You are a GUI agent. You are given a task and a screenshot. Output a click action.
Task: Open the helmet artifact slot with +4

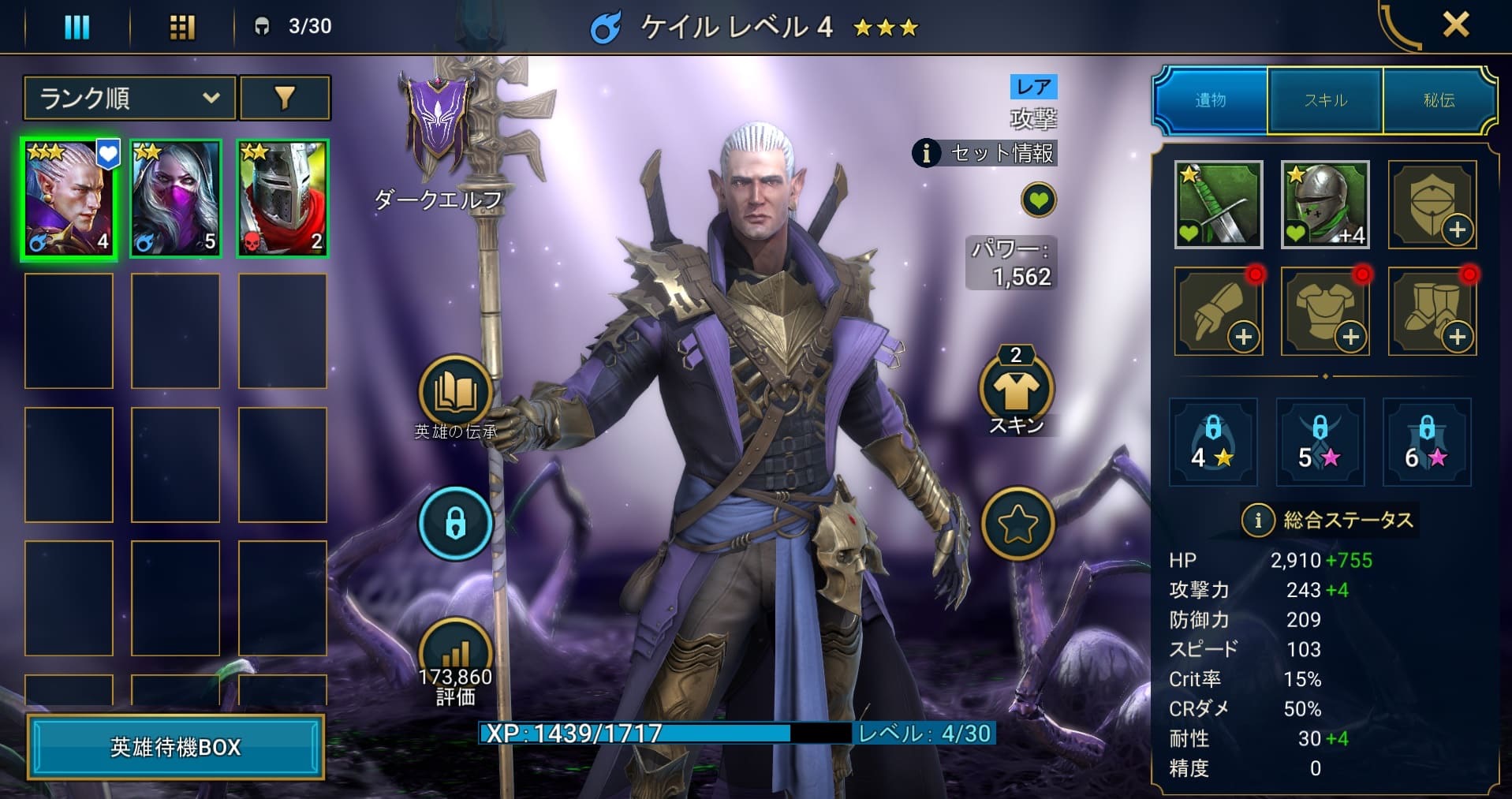tap(1324, 205)
